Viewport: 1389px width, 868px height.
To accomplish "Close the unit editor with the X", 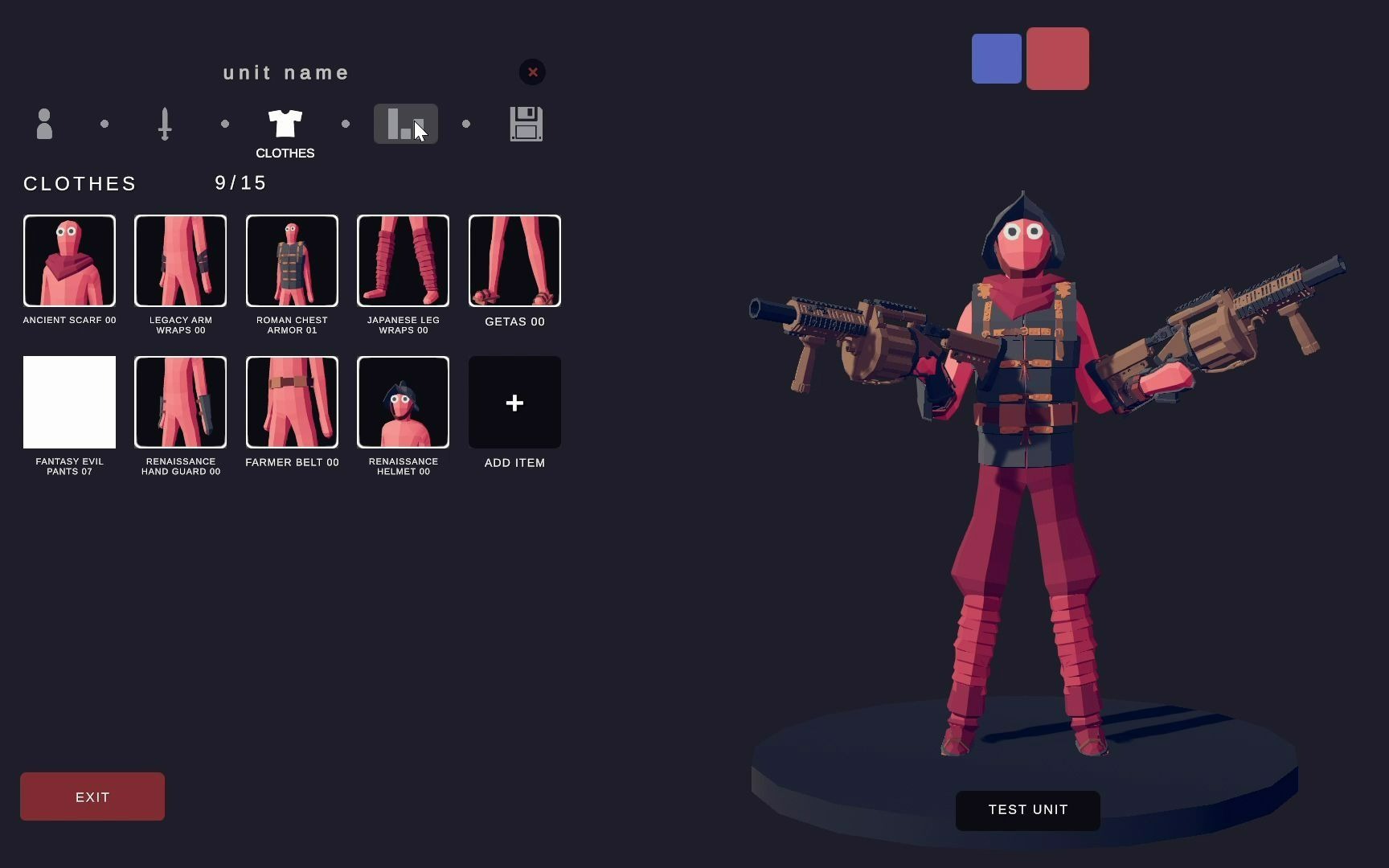I will [x=532, y=72].
